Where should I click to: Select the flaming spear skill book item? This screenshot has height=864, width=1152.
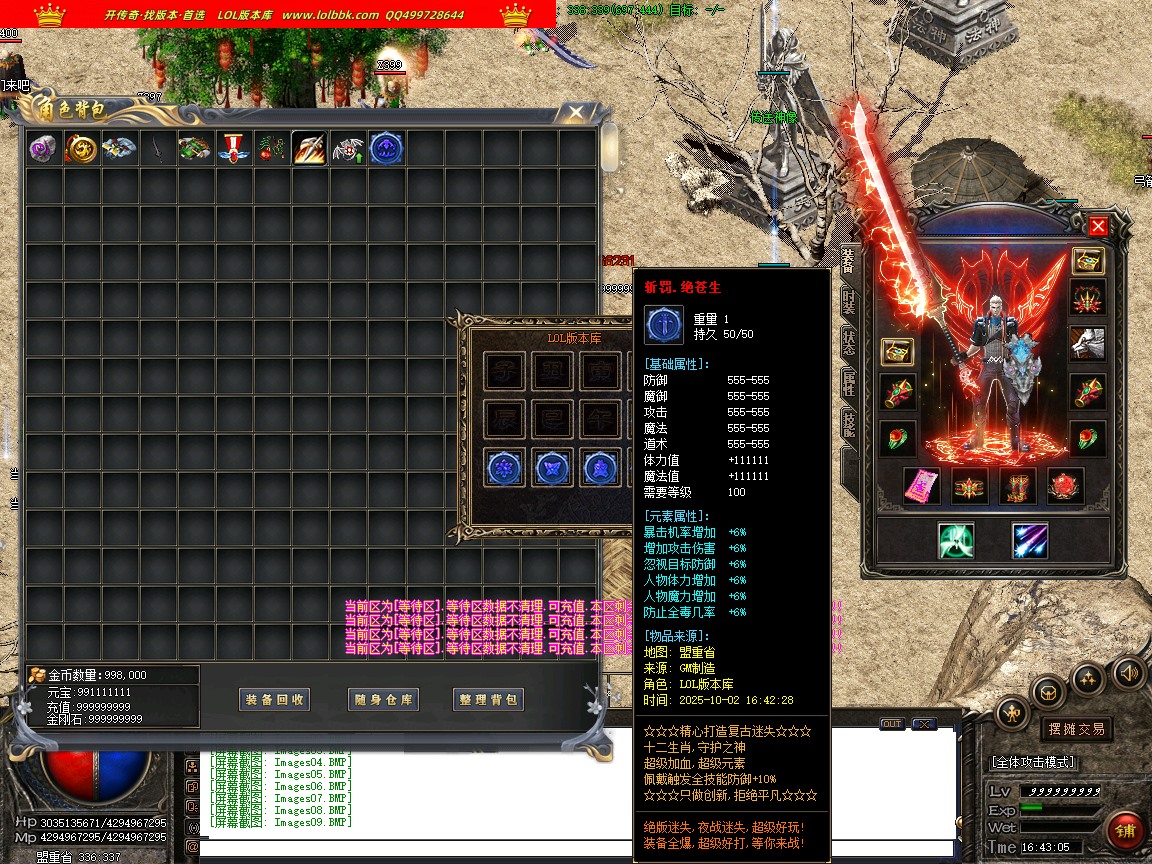tap(309, 149)
